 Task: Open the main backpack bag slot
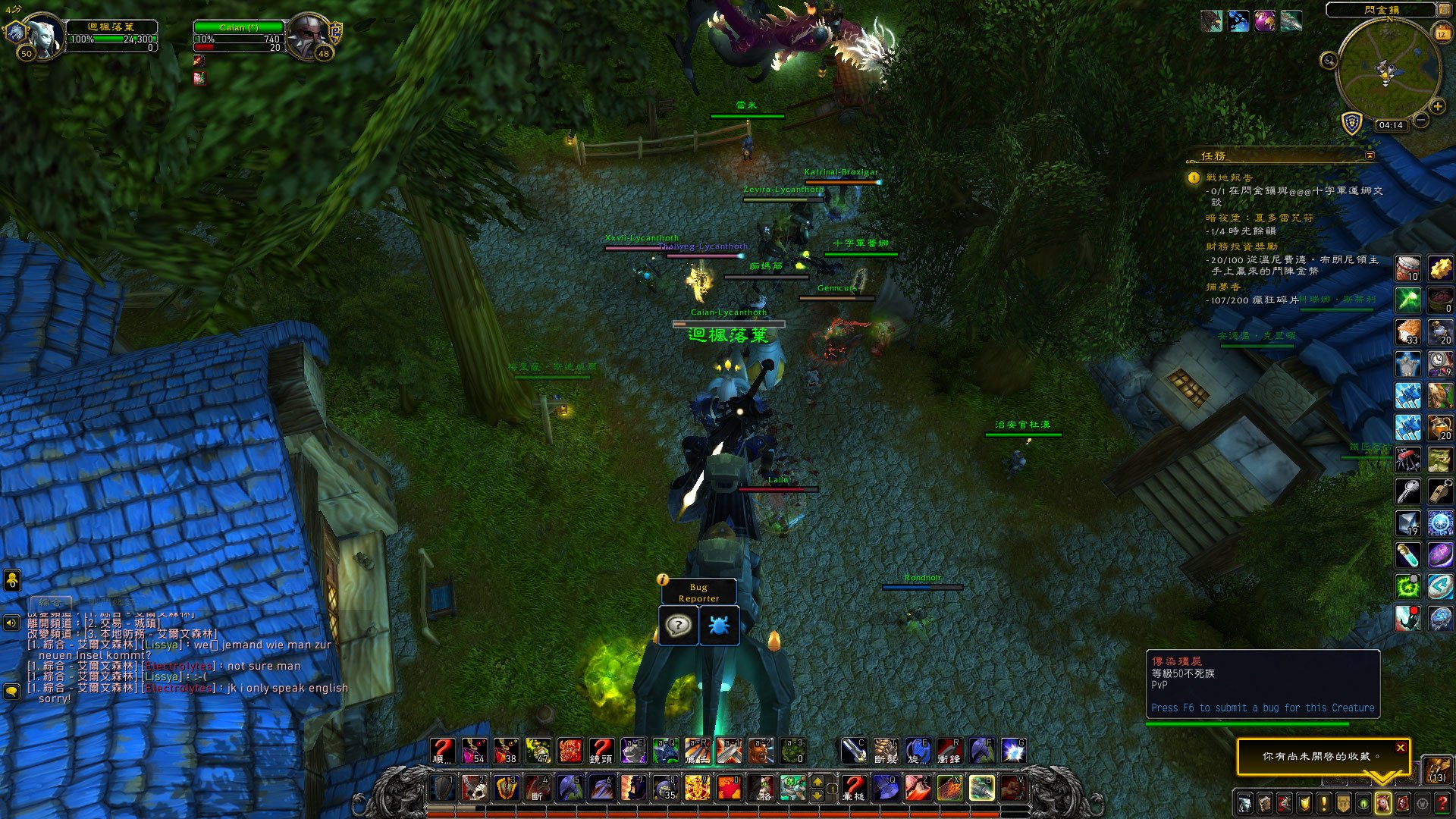pyautogui.click(x=1437, y=770)
